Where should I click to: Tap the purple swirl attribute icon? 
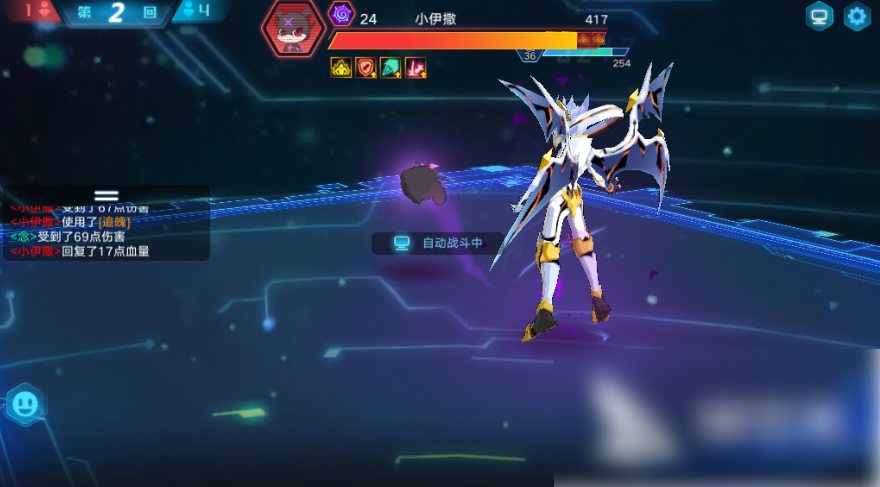[342, 15]
